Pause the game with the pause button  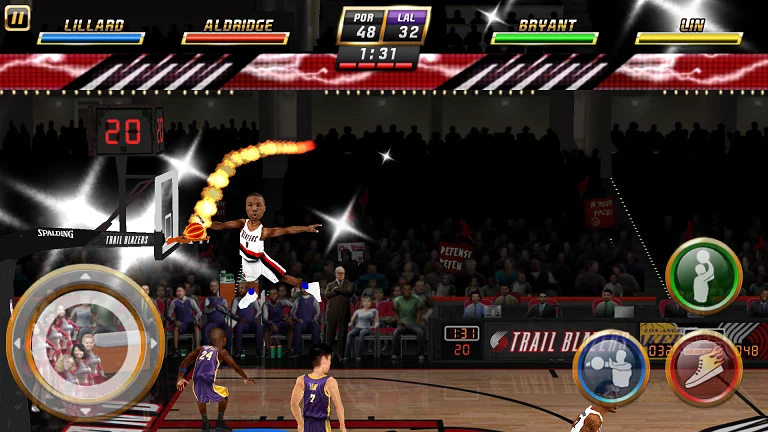[x=17, y=17]
